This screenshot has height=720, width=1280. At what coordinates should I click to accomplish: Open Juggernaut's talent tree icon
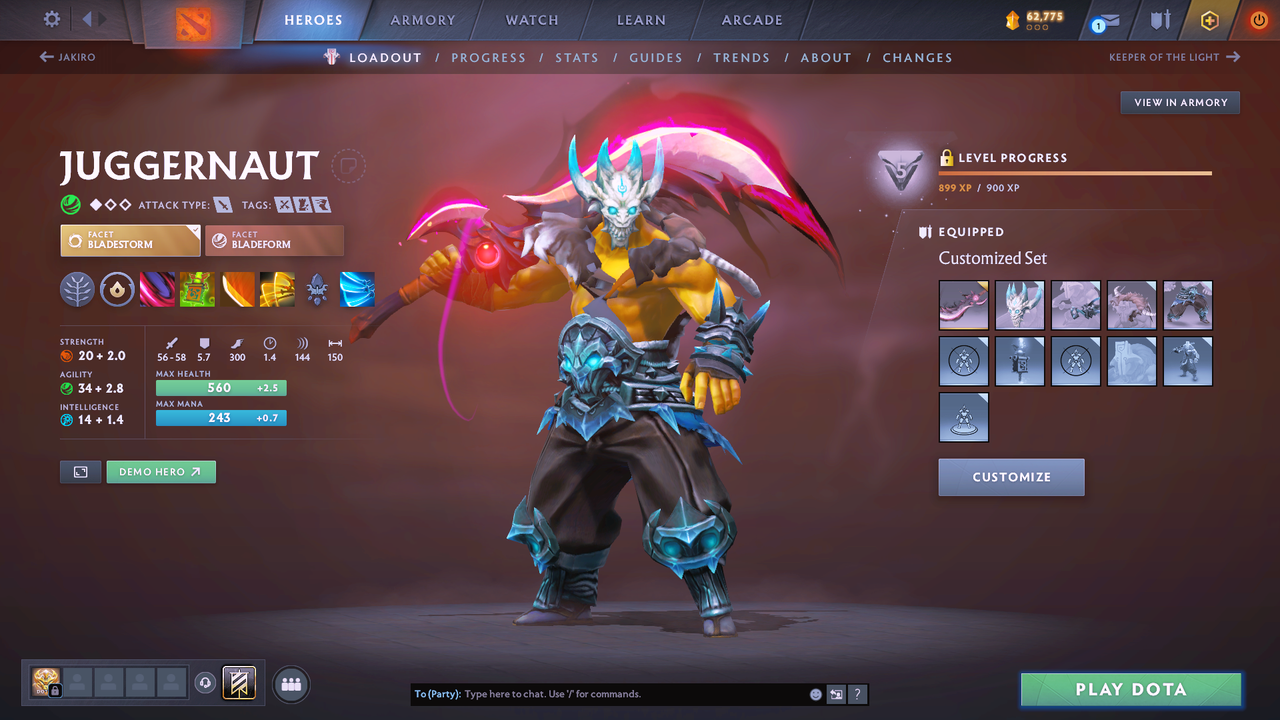pyautogui.click(x=77, y=290)
